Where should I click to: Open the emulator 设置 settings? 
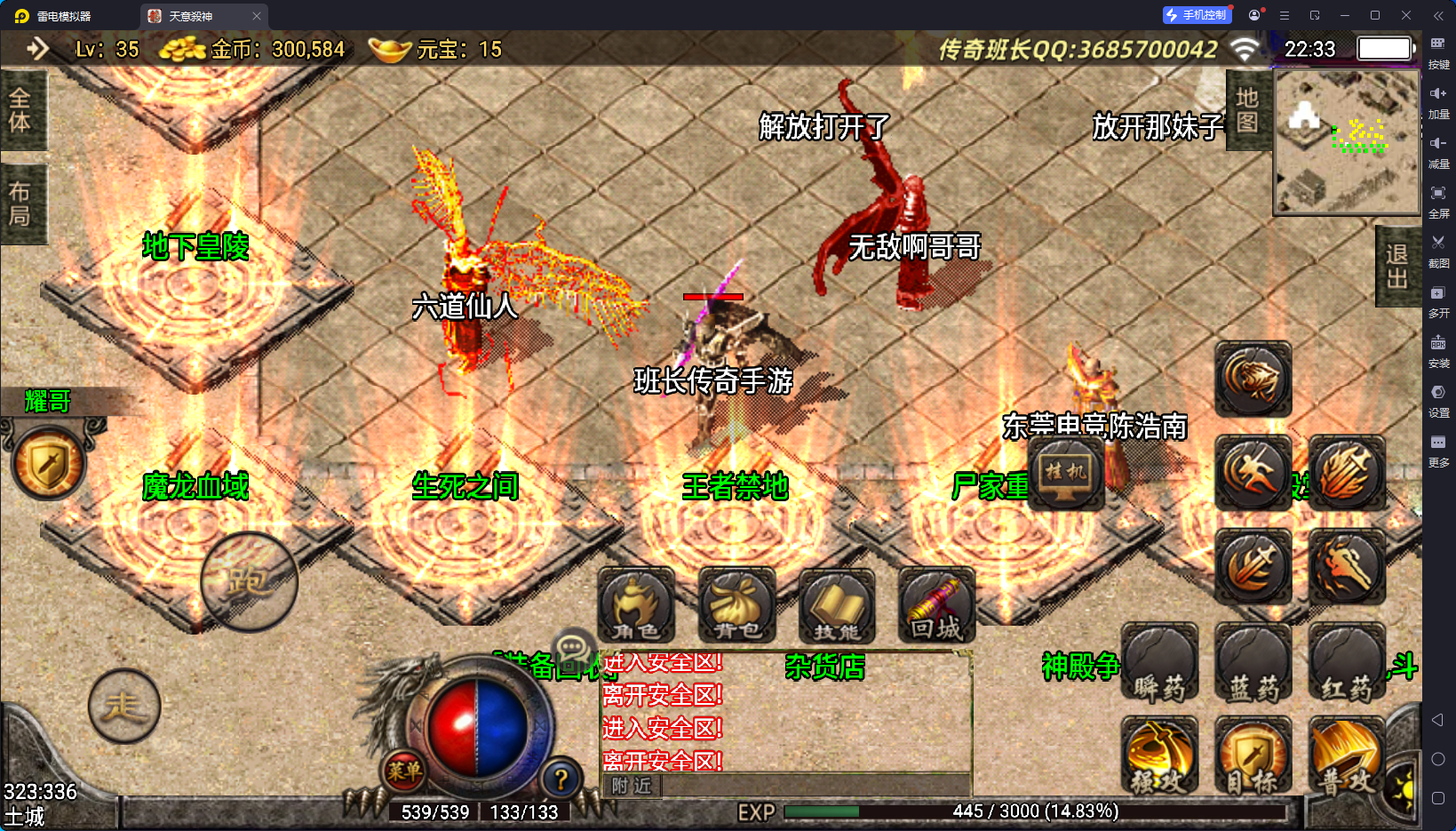(x=1438, y=398)
